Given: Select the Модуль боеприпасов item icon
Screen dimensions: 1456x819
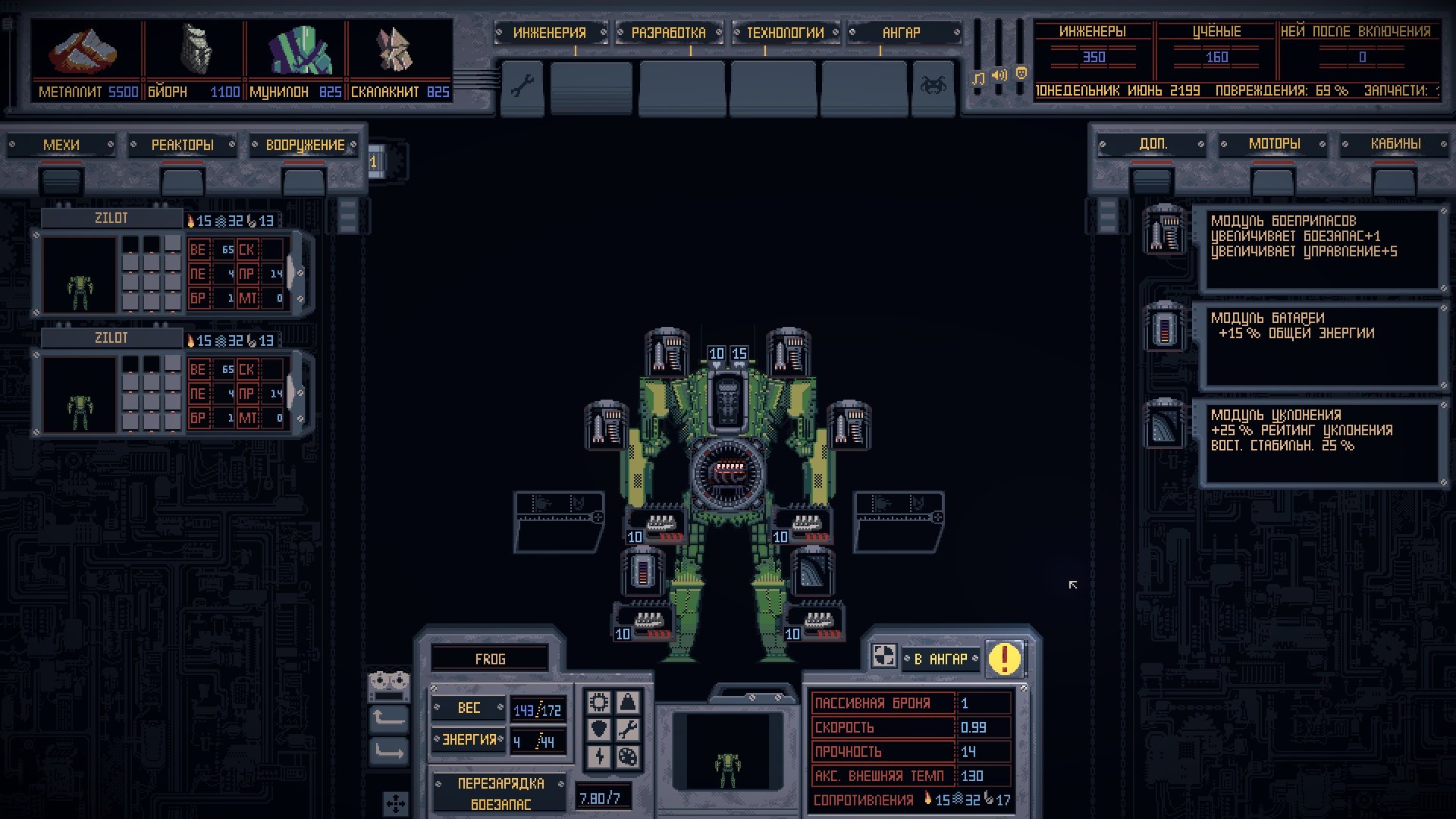Looking at the screenshot, I should (1164, 231).
